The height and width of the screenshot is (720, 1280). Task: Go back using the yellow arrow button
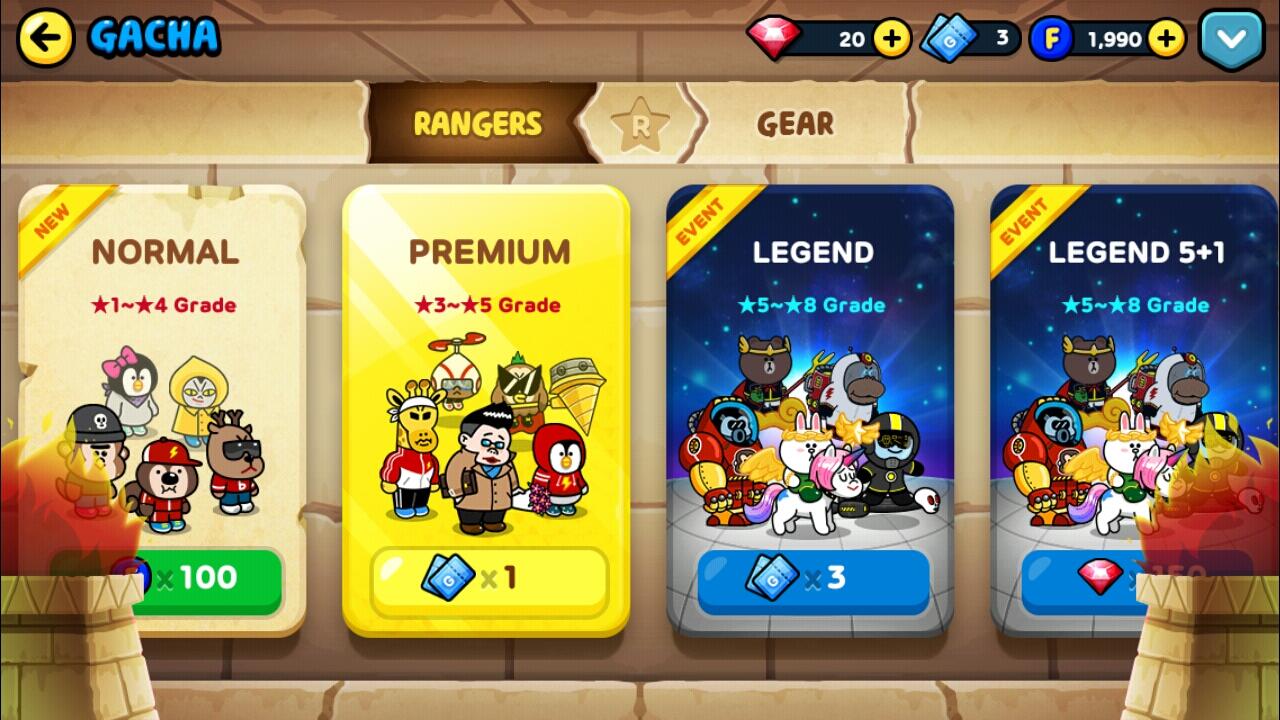point(46,38)
